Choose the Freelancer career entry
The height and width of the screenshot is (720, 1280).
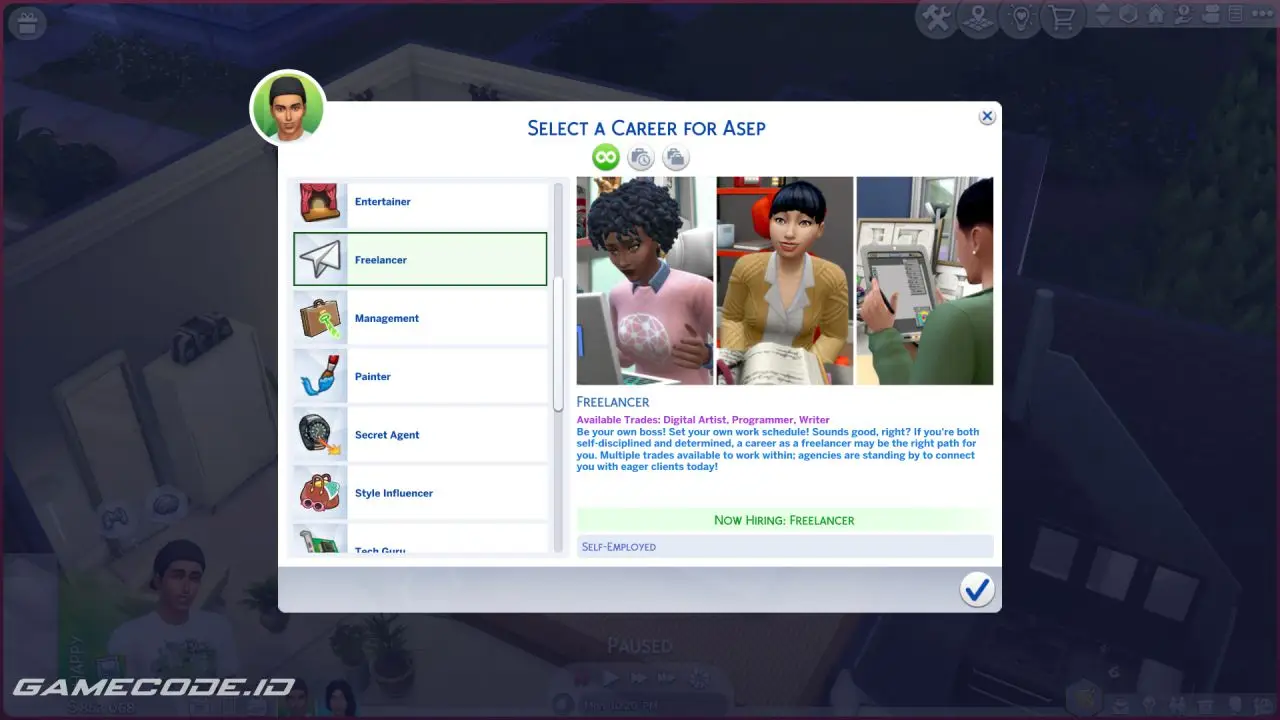pos(420,260)
